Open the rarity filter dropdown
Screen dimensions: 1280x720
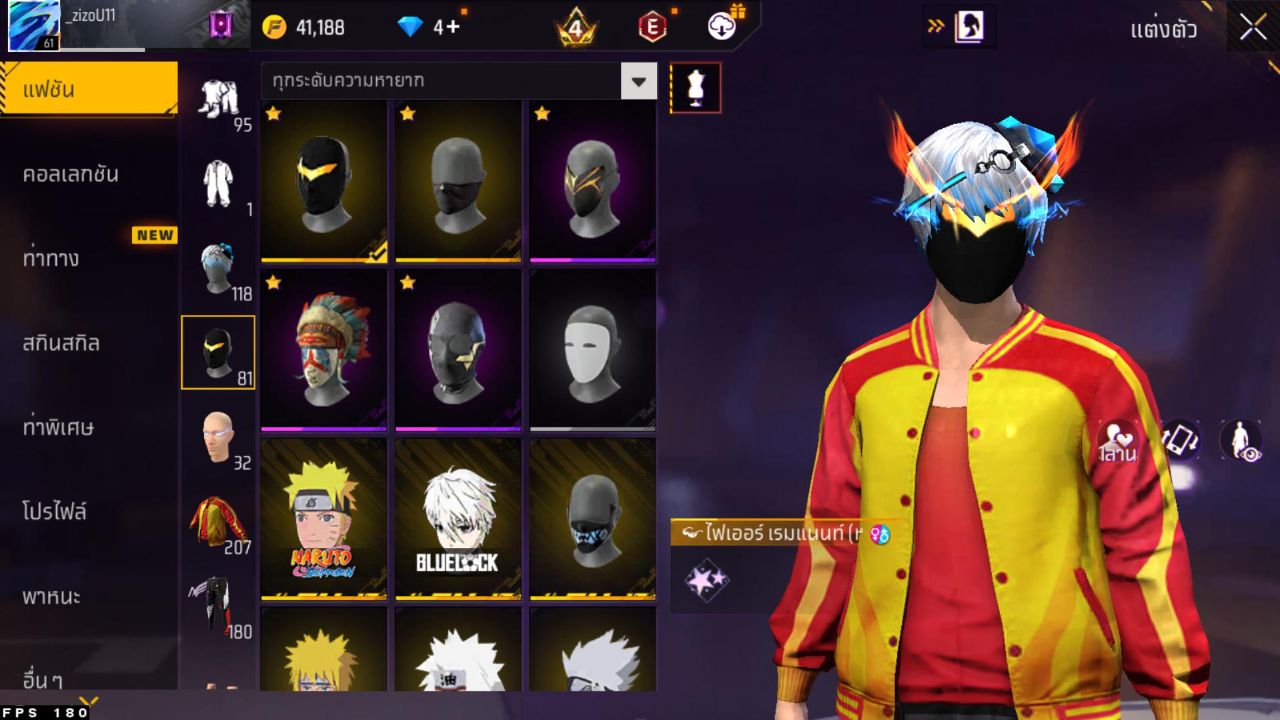(638, 81)
